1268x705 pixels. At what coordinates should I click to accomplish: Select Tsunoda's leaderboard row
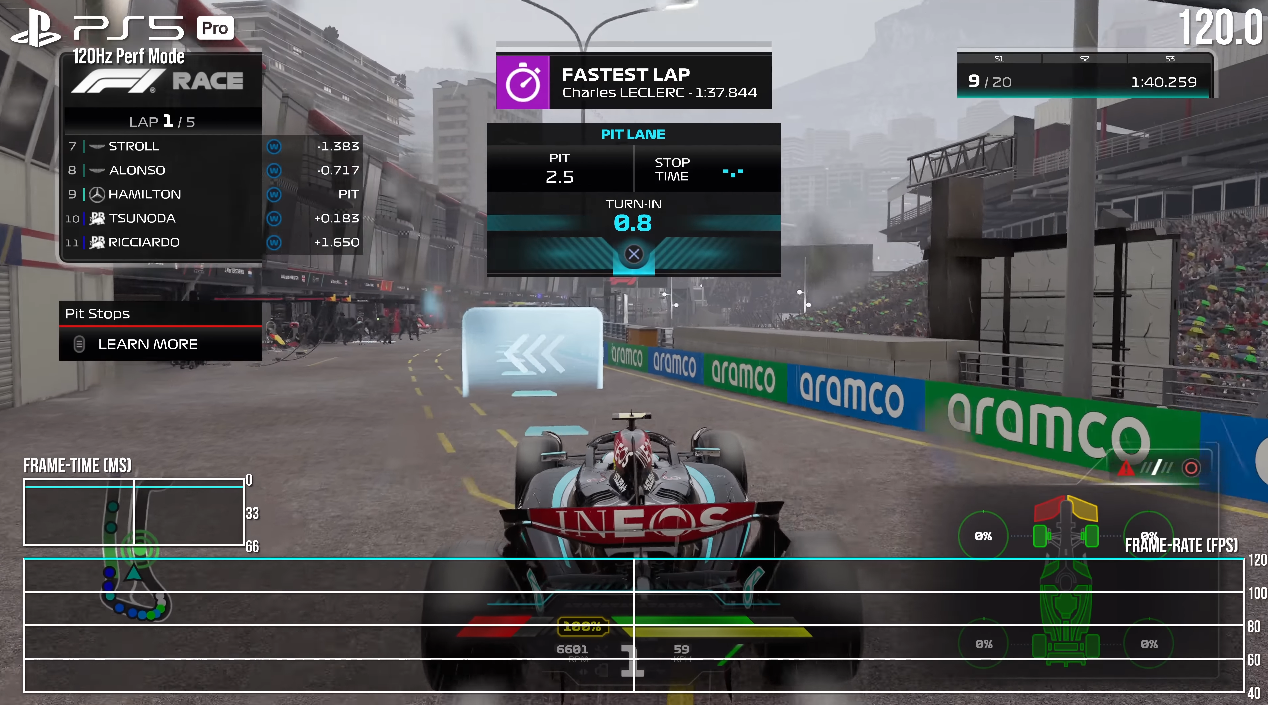click(x=212, y=218)
